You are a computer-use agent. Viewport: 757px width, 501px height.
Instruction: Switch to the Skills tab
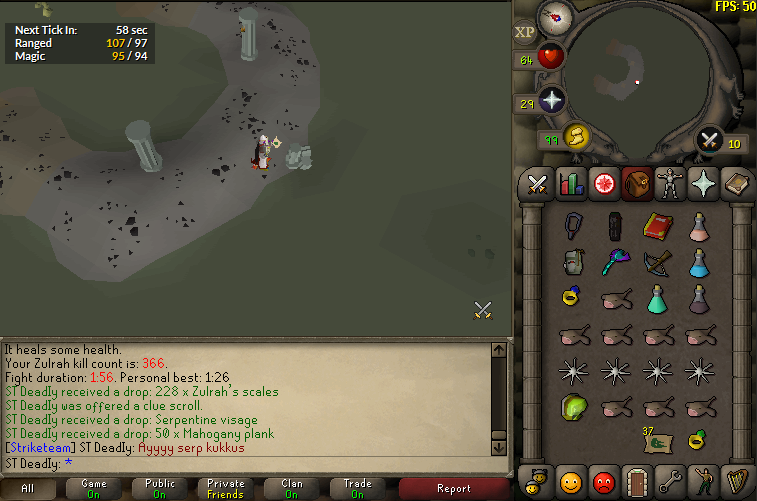tap(570, 184)
